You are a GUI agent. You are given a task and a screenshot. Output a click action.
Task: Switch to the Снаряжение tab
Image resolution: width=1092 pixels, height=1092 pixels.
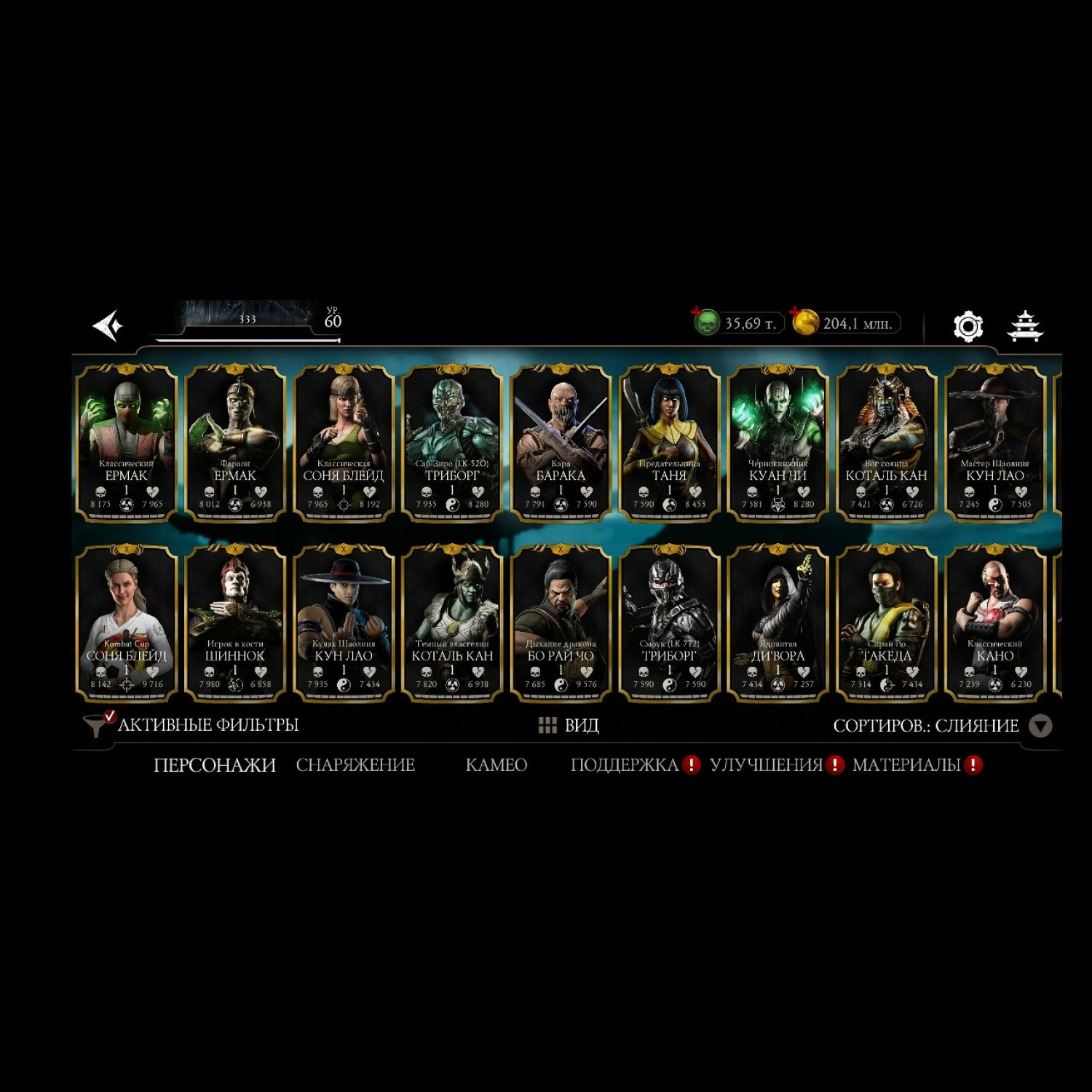point(355,765)
